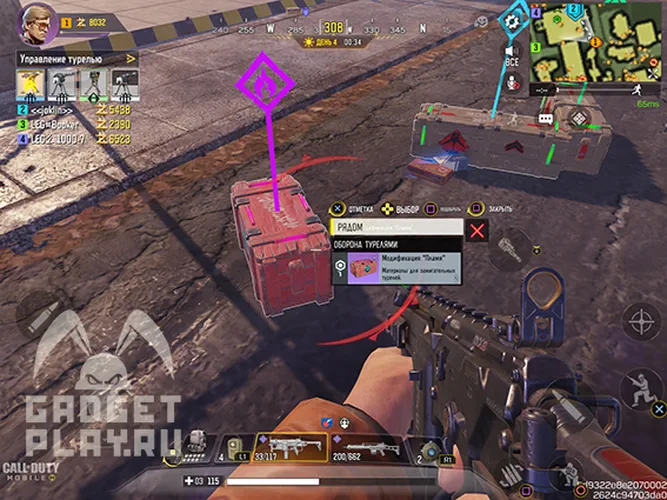Open the player avatar portrait
This screenshot has width=667, height=500.
[x=30, y=22]
